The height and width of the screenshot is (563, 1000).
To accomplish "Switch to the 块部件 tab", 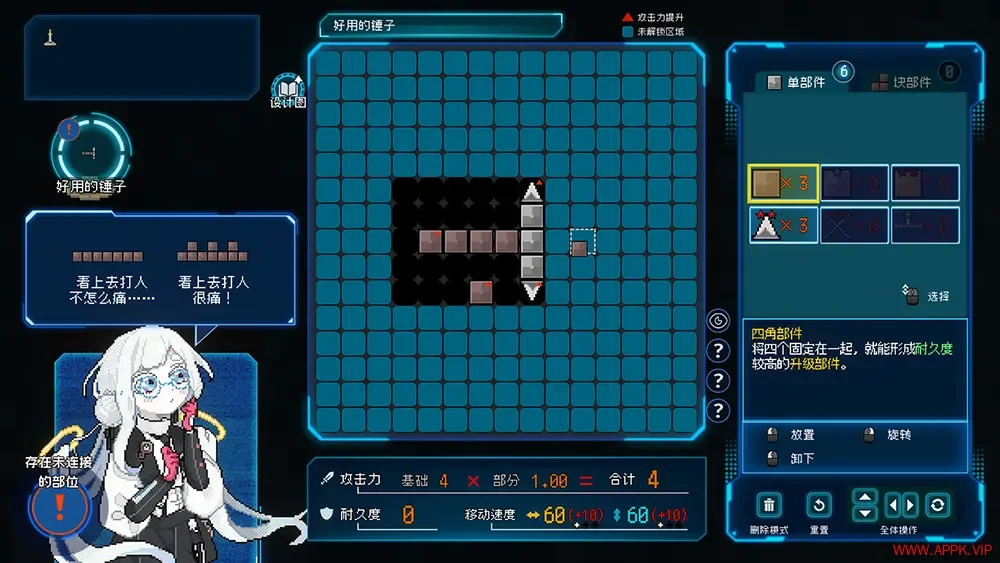I will pos(903,82).
